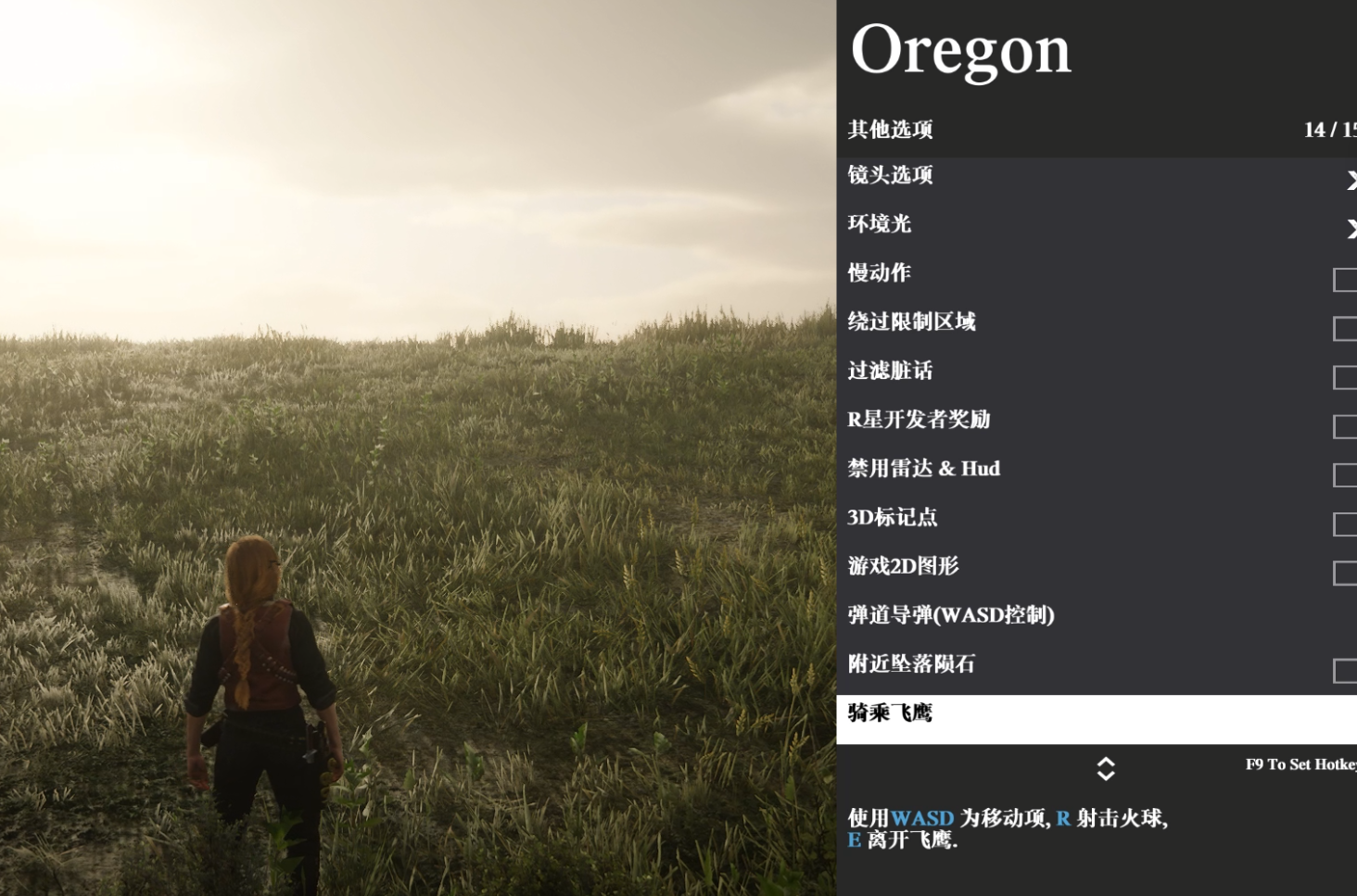Click the up-down scroll arrows indicator
This screenshot has width=1357, height=896.
coord(1106,768)
